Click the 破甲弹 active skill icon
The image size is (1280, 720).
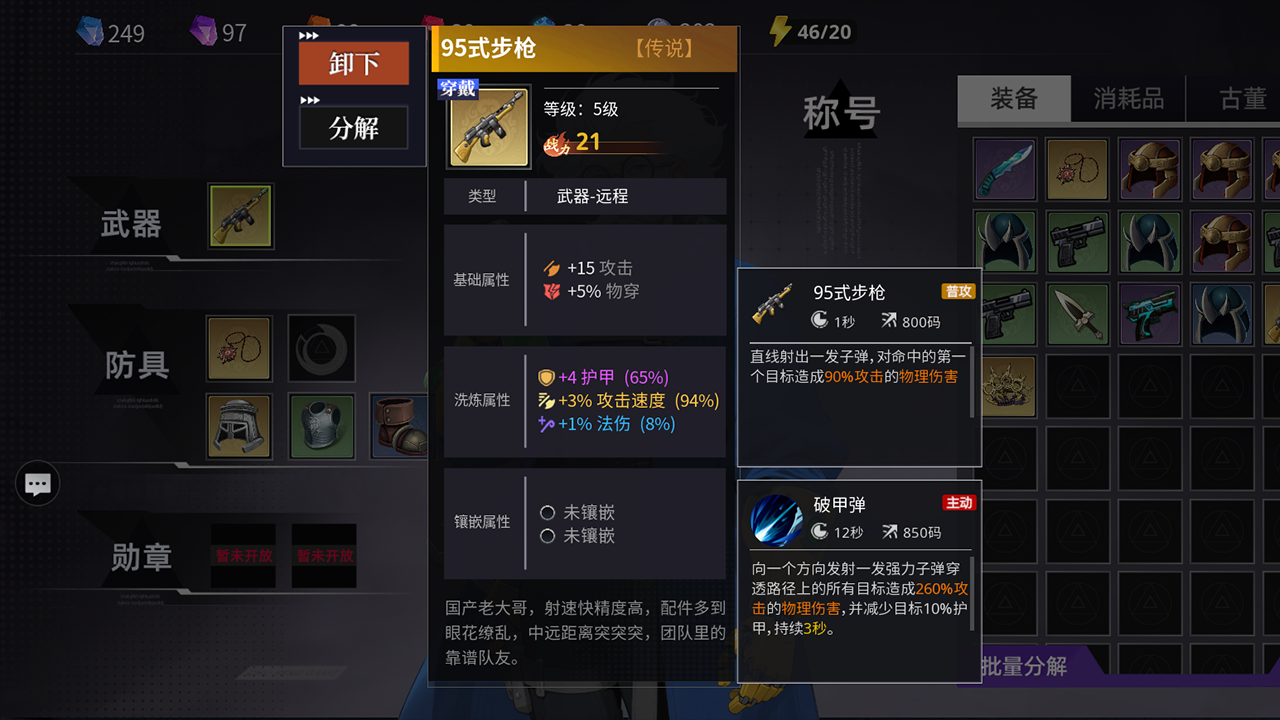point(776,520)
